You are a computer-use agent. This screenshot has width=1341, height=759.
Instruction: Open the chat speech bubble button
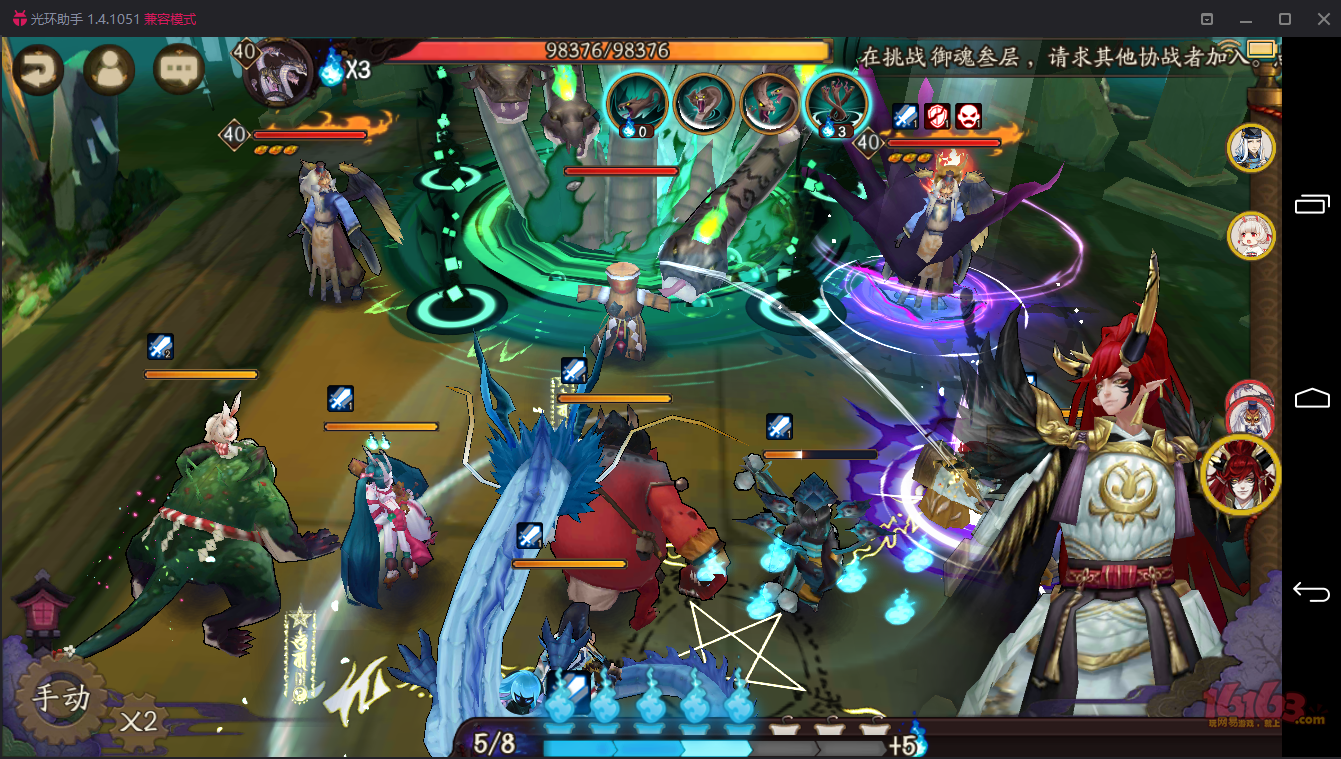tap(179, 69)
